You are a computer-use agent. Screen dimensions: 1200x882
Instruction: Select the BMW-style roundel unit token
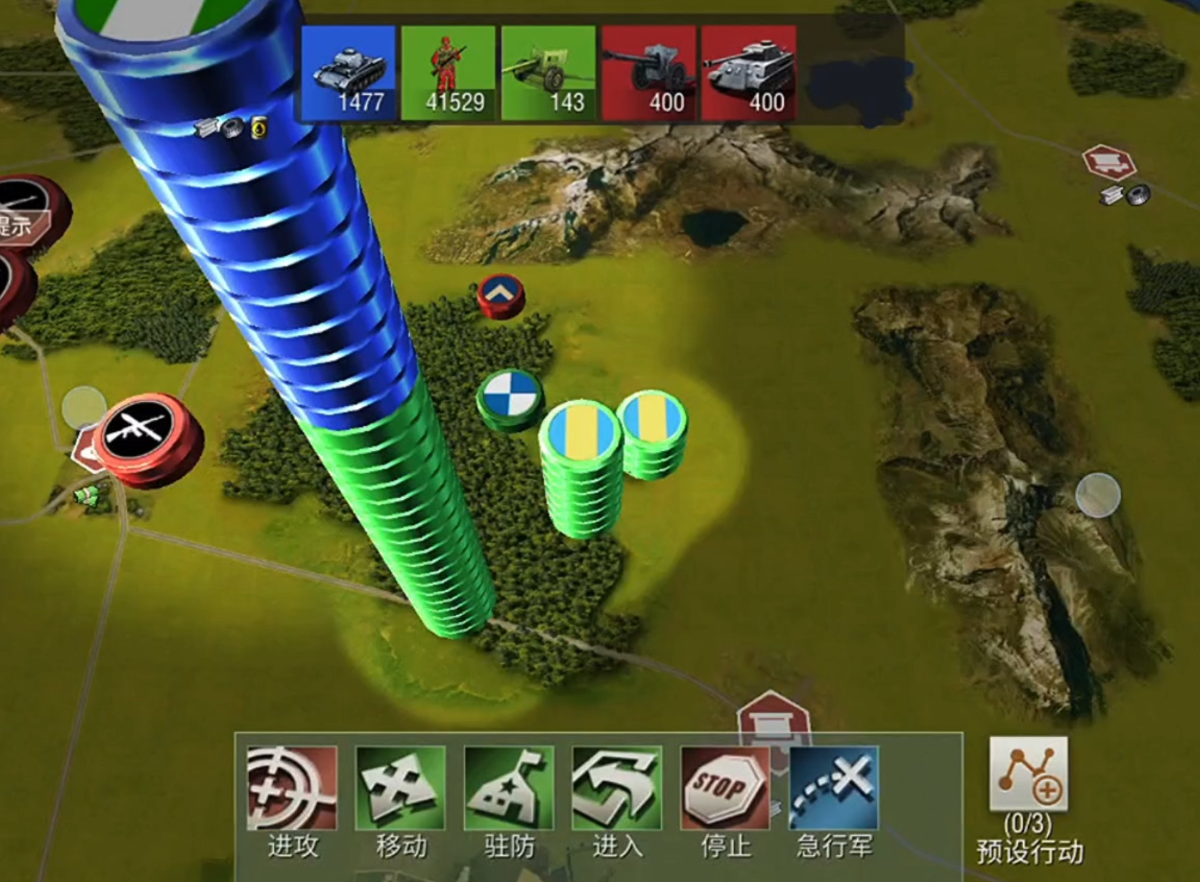pos(510,396)
